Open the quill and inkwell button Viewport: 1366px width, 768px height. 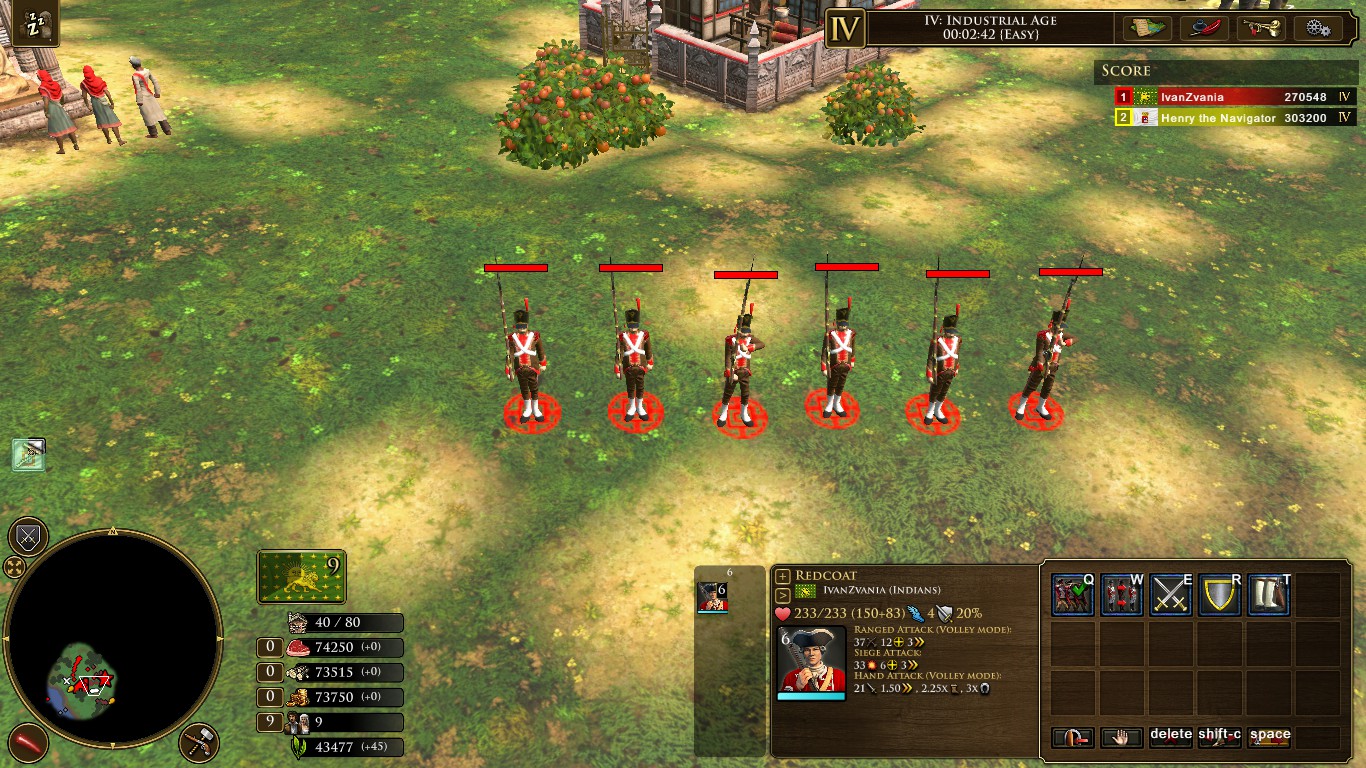point(1204,28)
